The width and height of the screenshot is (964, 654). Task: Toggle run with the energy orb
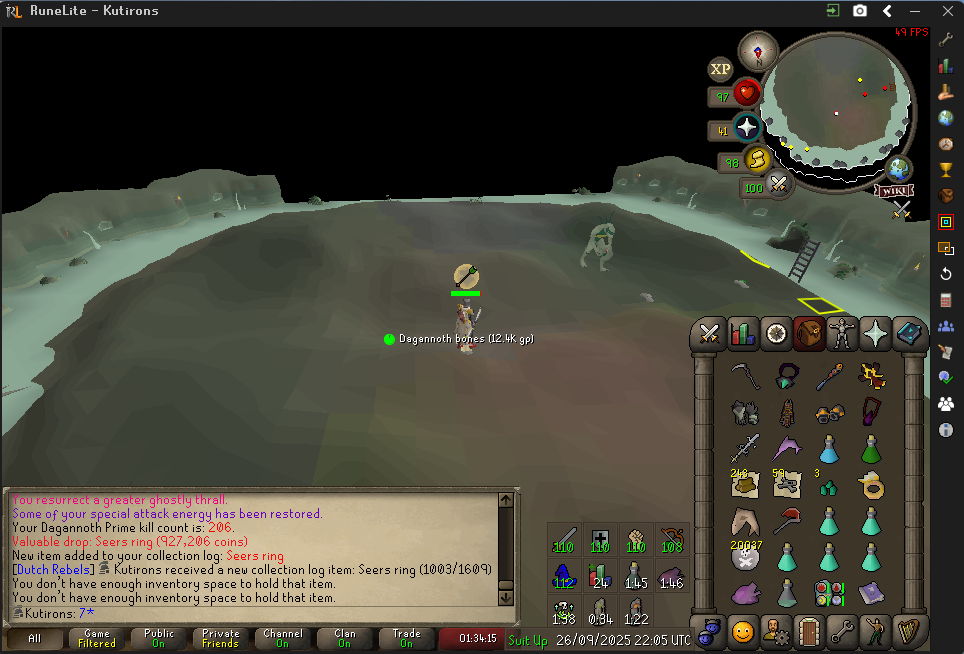(x=757, y=159)
